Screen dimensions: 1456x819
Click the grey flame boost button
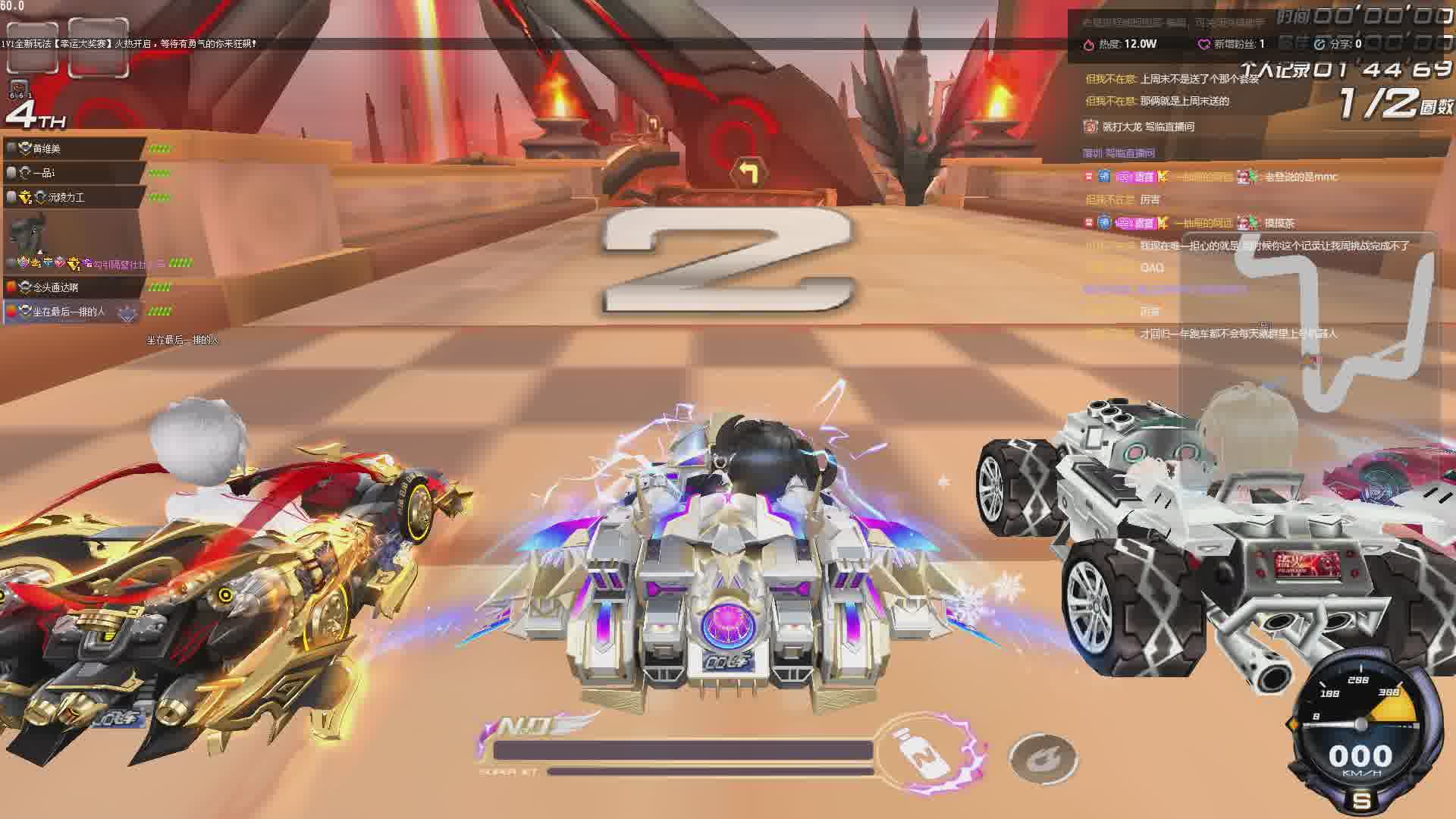(1043, 758)
